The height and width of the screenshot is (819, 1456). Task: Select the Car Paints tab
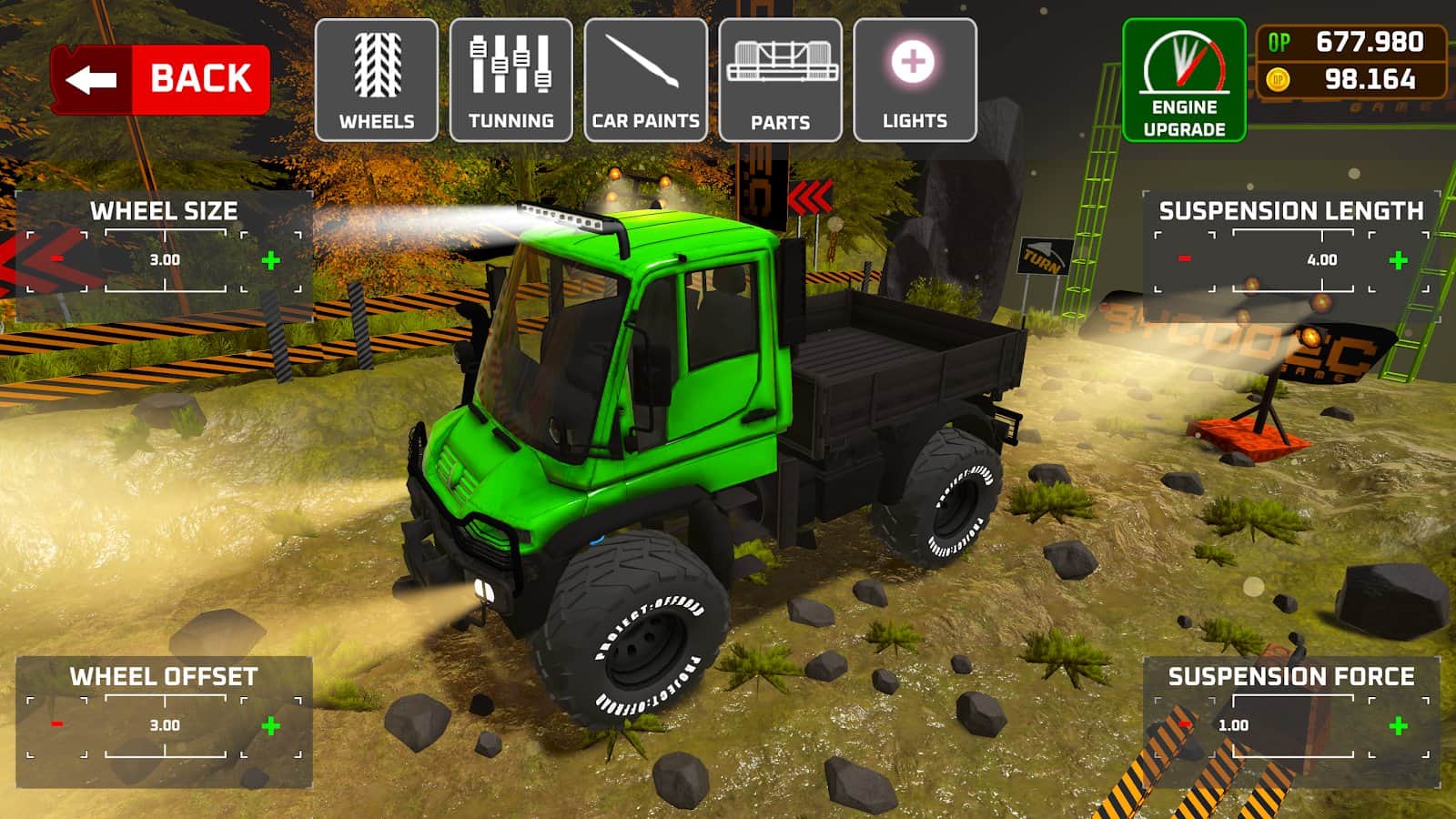645,80
